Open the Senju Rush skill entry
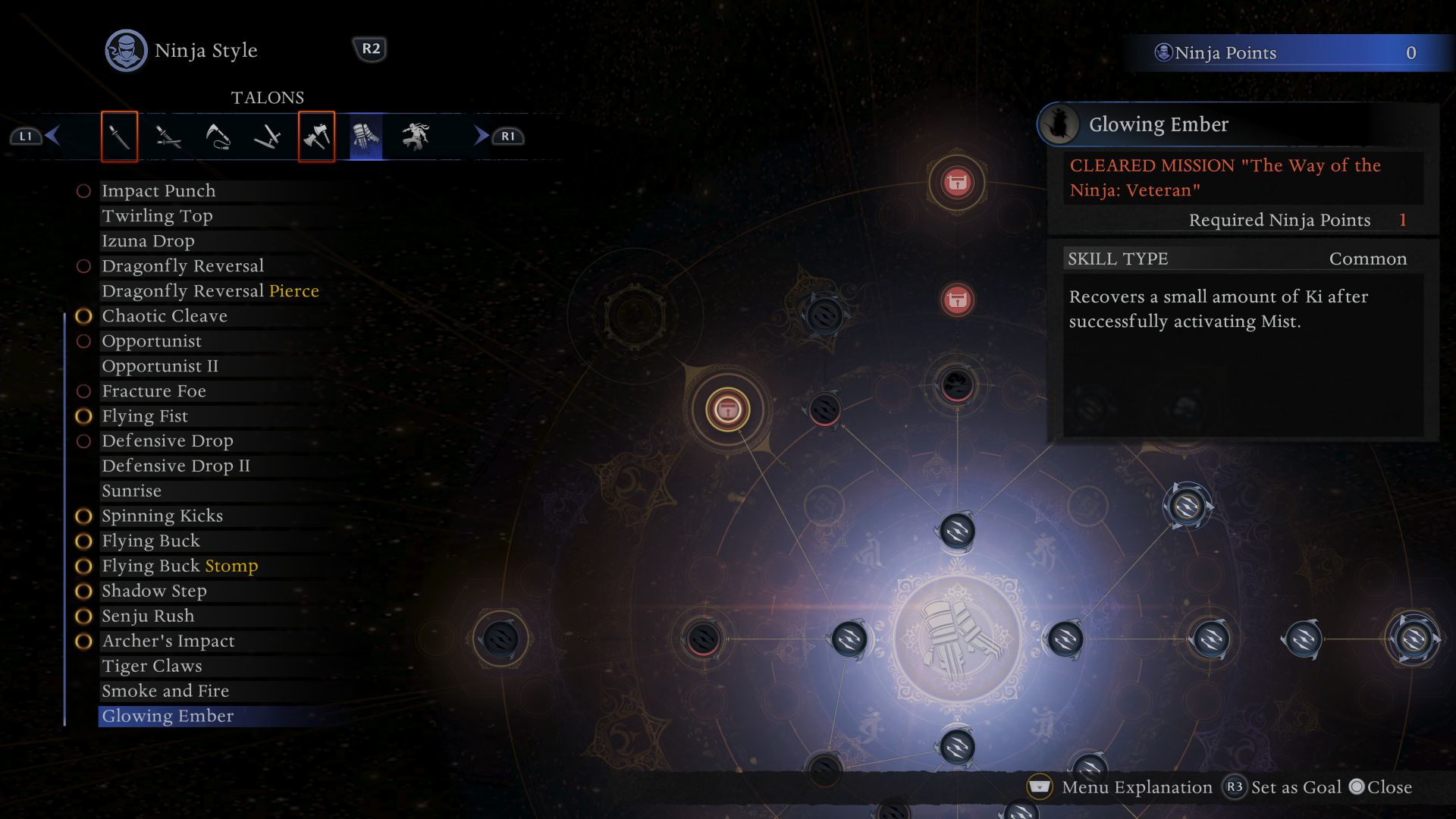The height and width of the screenshot is (819, 1456). click(x=148, y=617)
